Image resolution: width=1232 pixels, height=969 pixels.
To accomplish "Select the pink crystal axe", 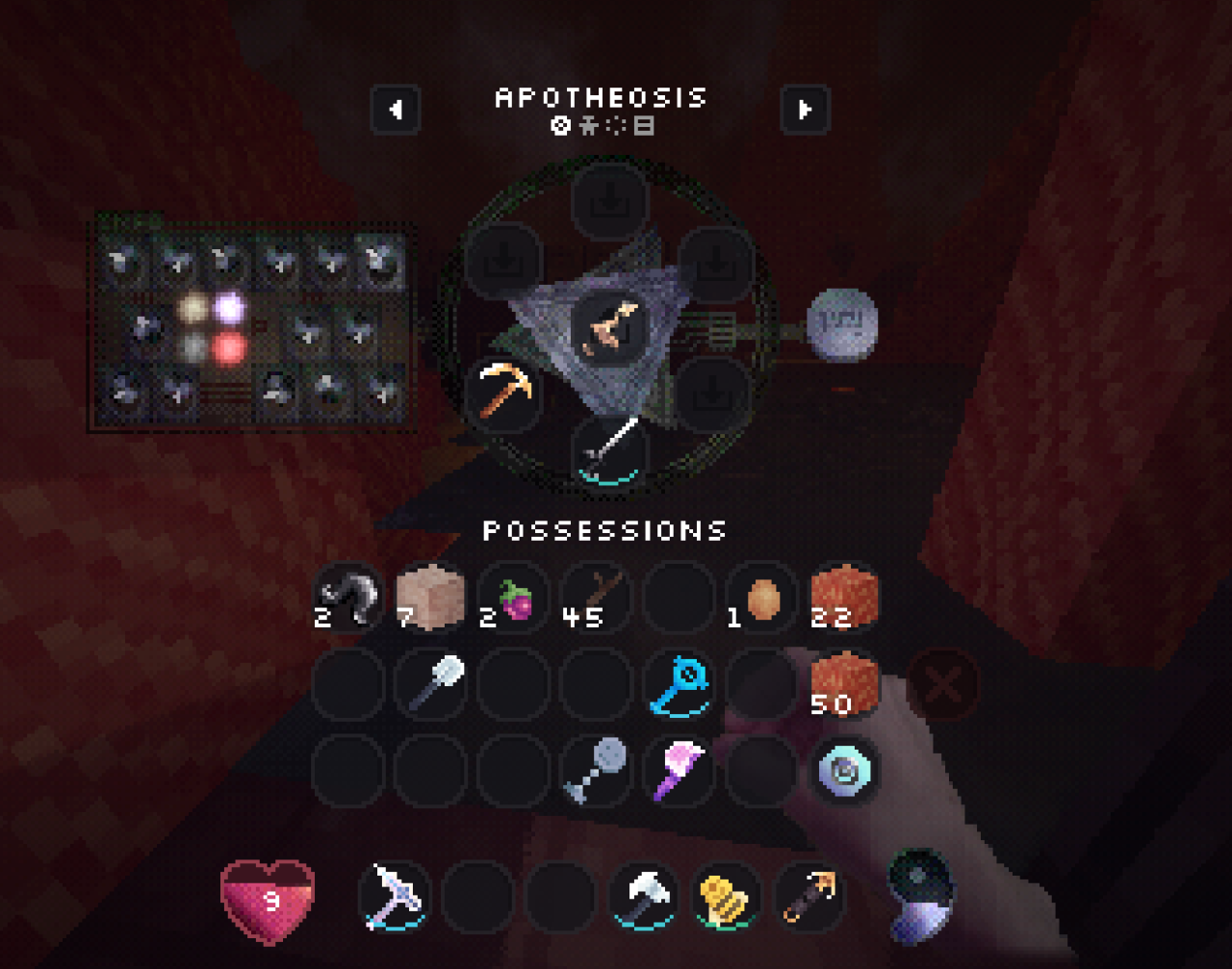I will (x=679, y=770).
